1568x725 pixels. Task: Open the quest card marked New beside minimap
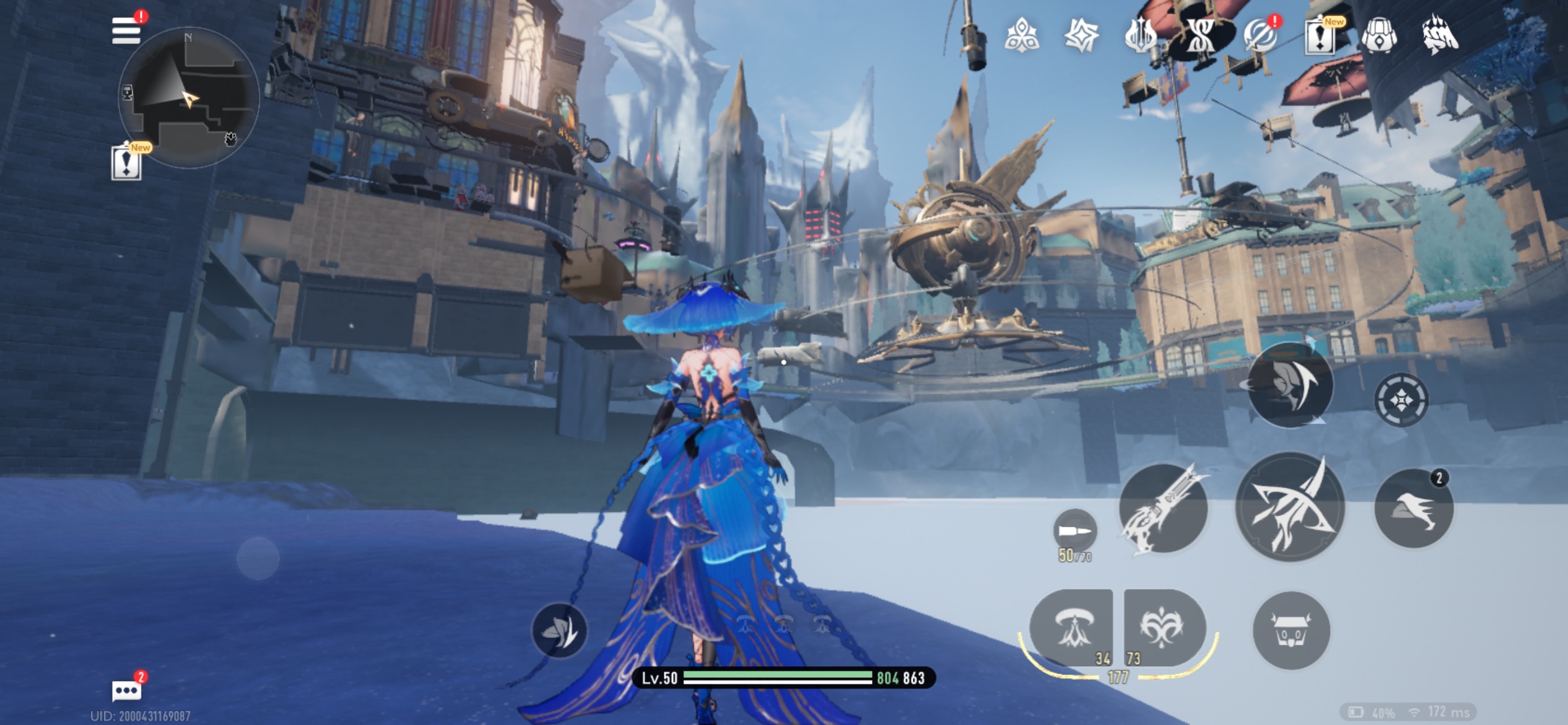126,163
